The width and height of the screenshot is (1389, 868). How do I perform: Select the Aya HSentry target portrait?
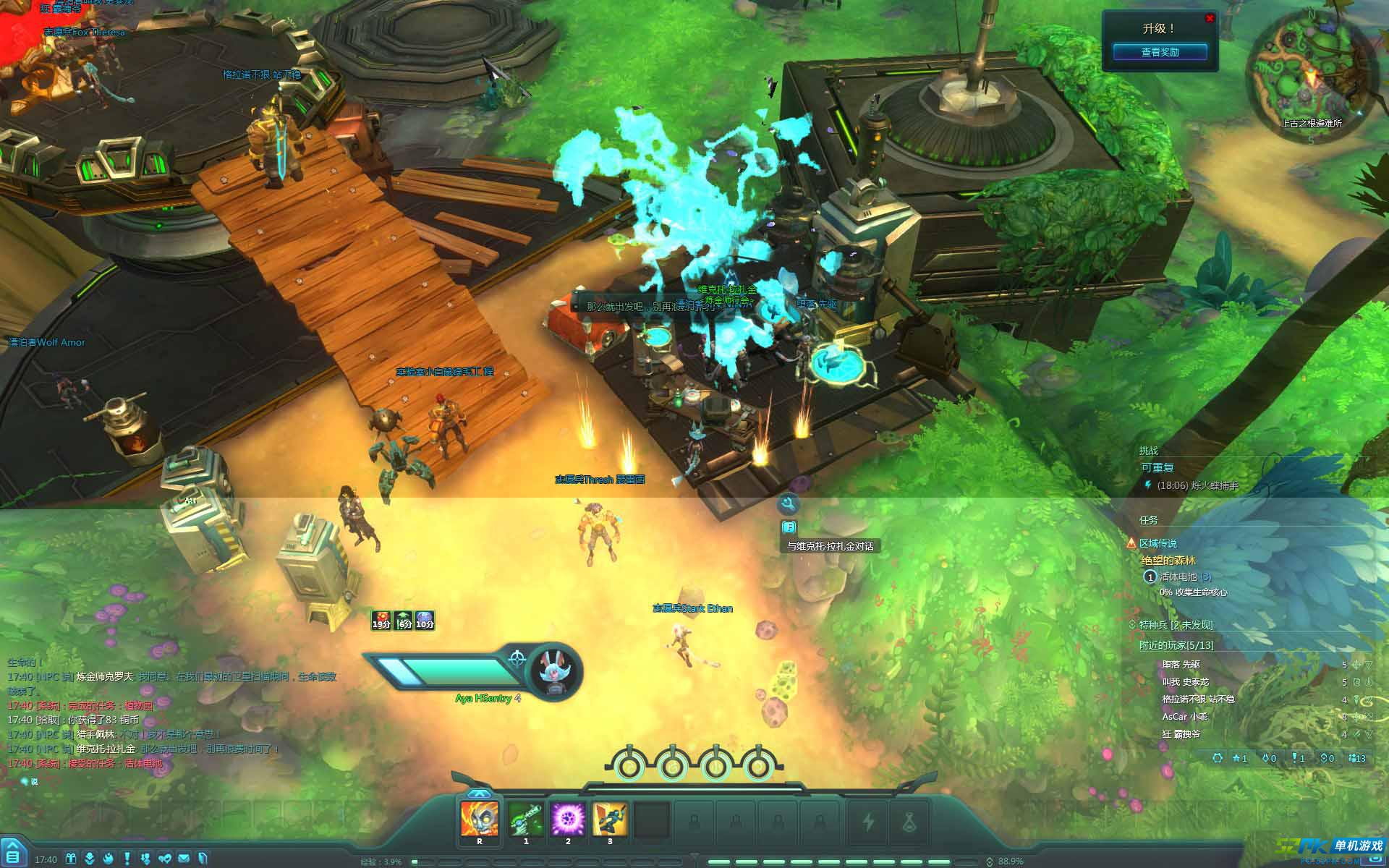(x=555, y=671)
